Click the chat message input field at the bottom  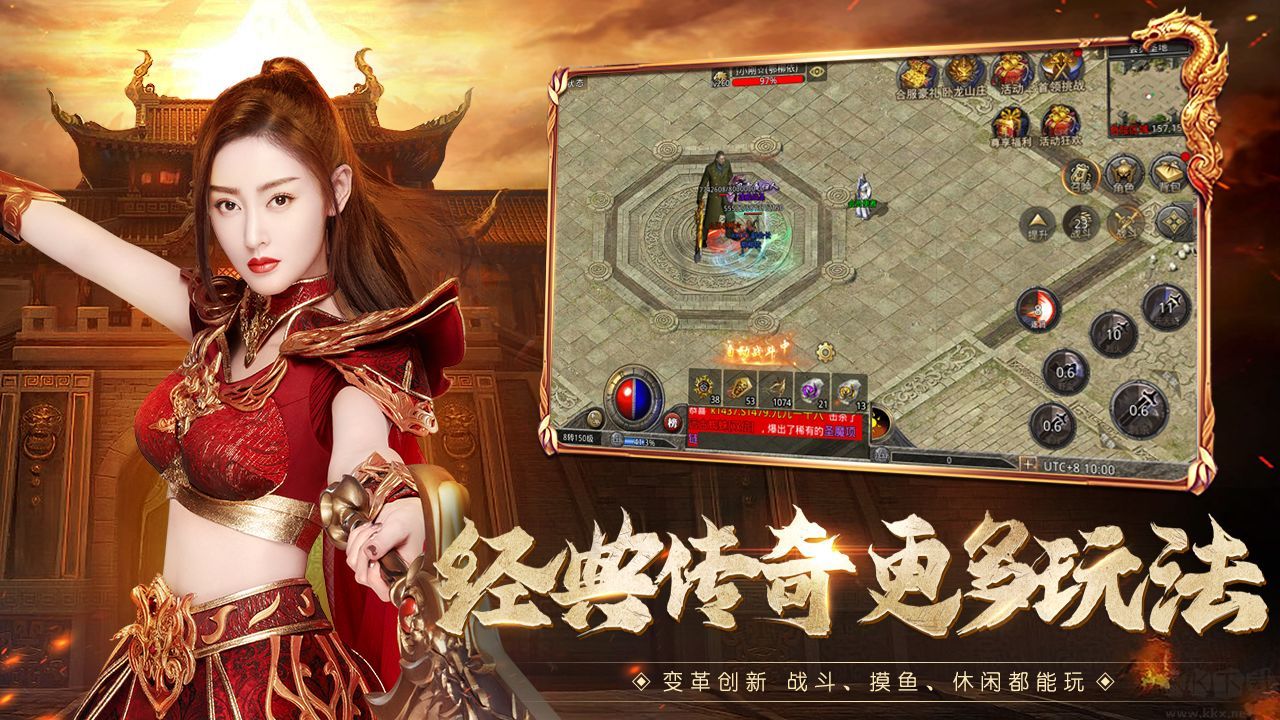pyautogui.click(x=948, y=458)
